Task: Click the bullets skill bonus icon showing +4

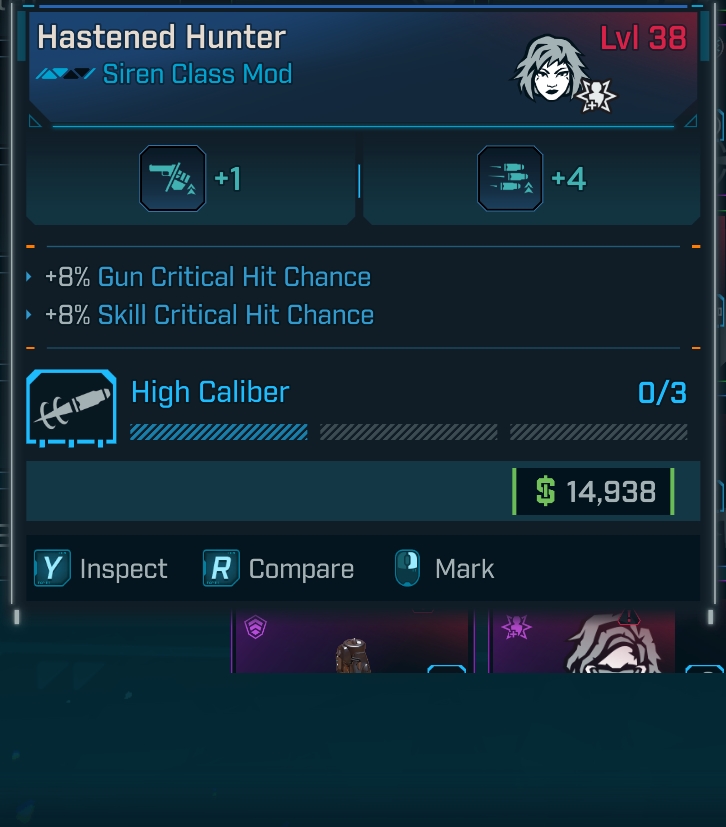Action: click(x=510, y=179)
